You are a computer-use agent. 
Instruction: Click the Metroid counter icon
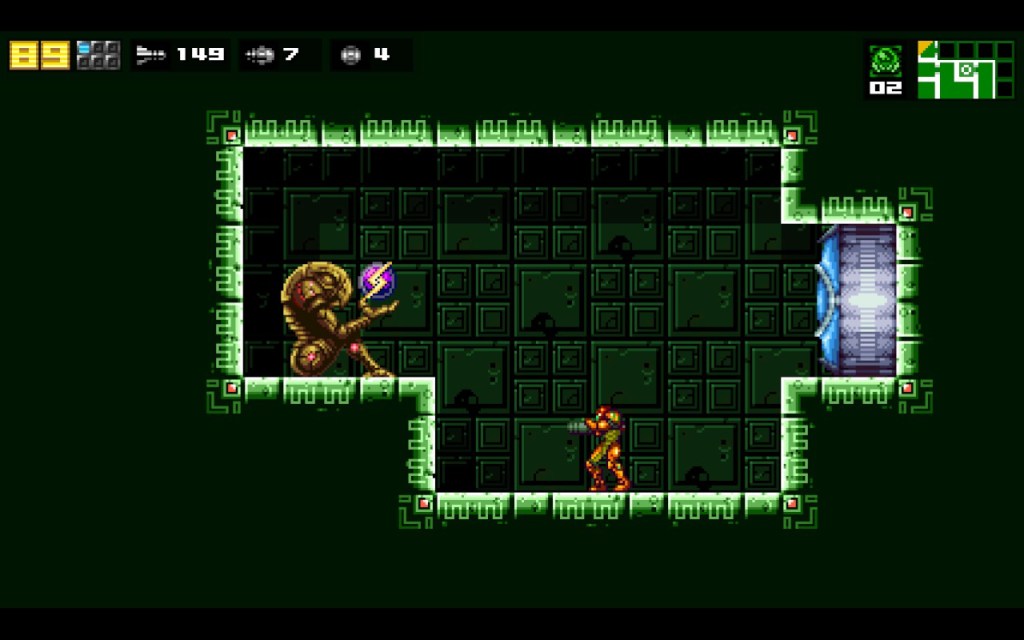[885, 61]
